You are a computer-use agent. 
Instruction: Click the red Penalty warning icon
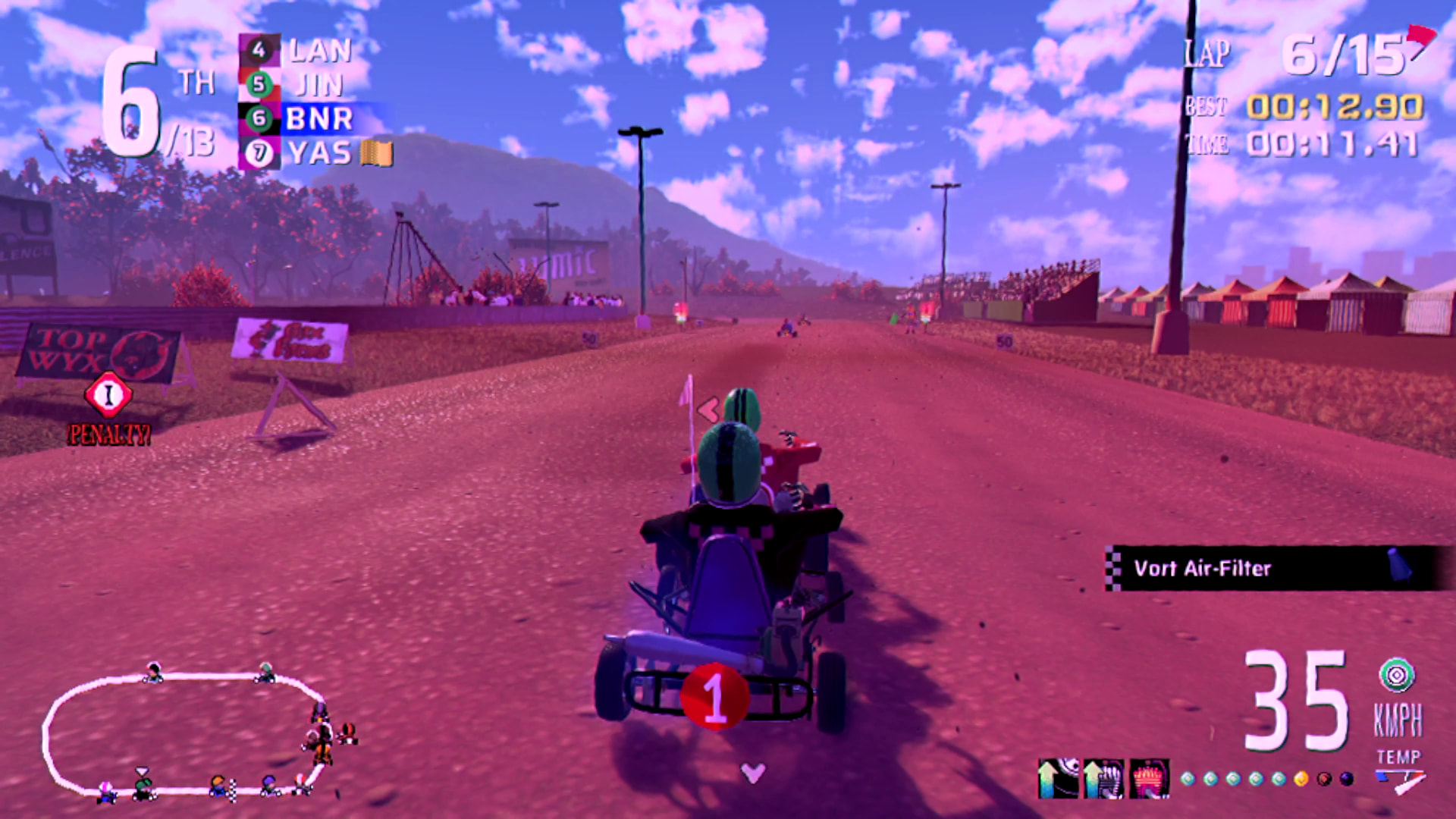pyautogui.click(x=108, y=394)
